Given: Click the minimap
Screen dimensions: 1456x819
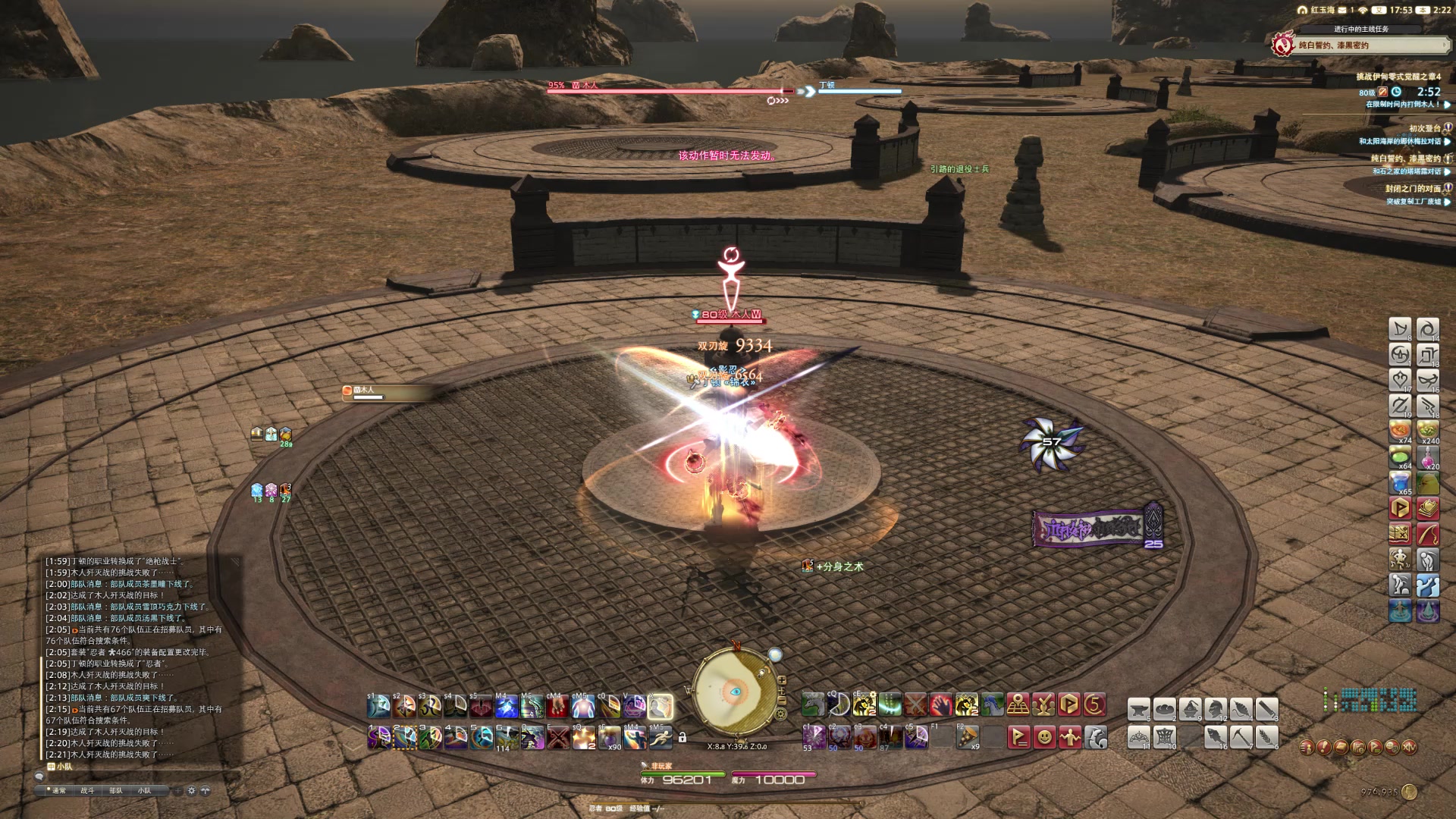Looking at the screenshot, I should pyautogui.click(x=734, y=692).
